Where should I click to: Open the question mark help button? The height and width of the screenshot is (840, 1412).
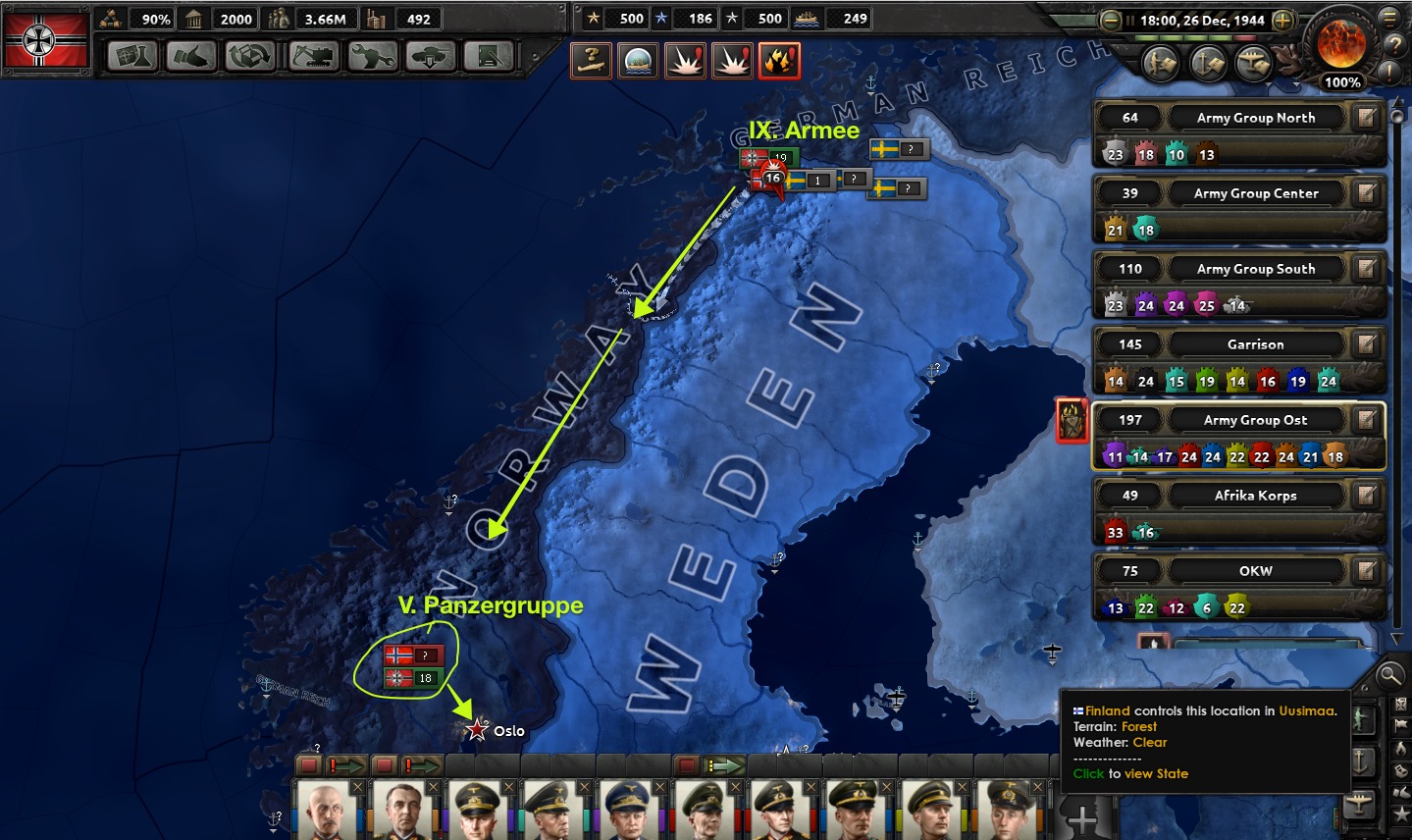1394,45
